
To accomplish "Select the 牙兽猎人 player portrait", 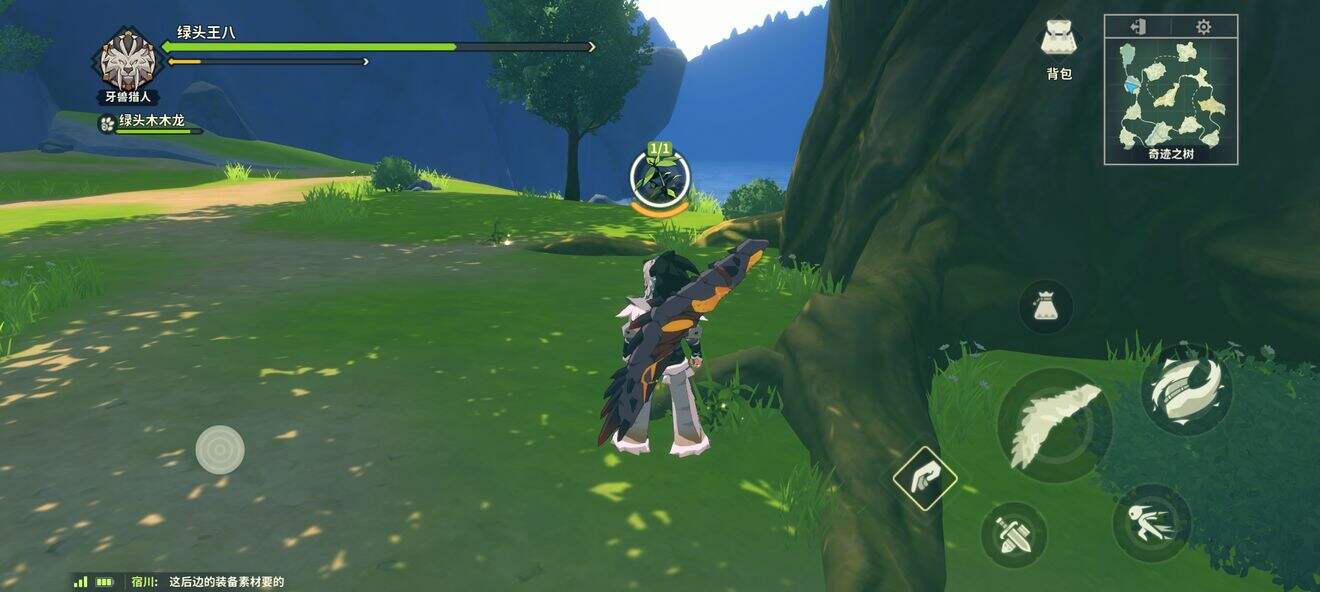I will pyautogui.click(x=128, y=62).
